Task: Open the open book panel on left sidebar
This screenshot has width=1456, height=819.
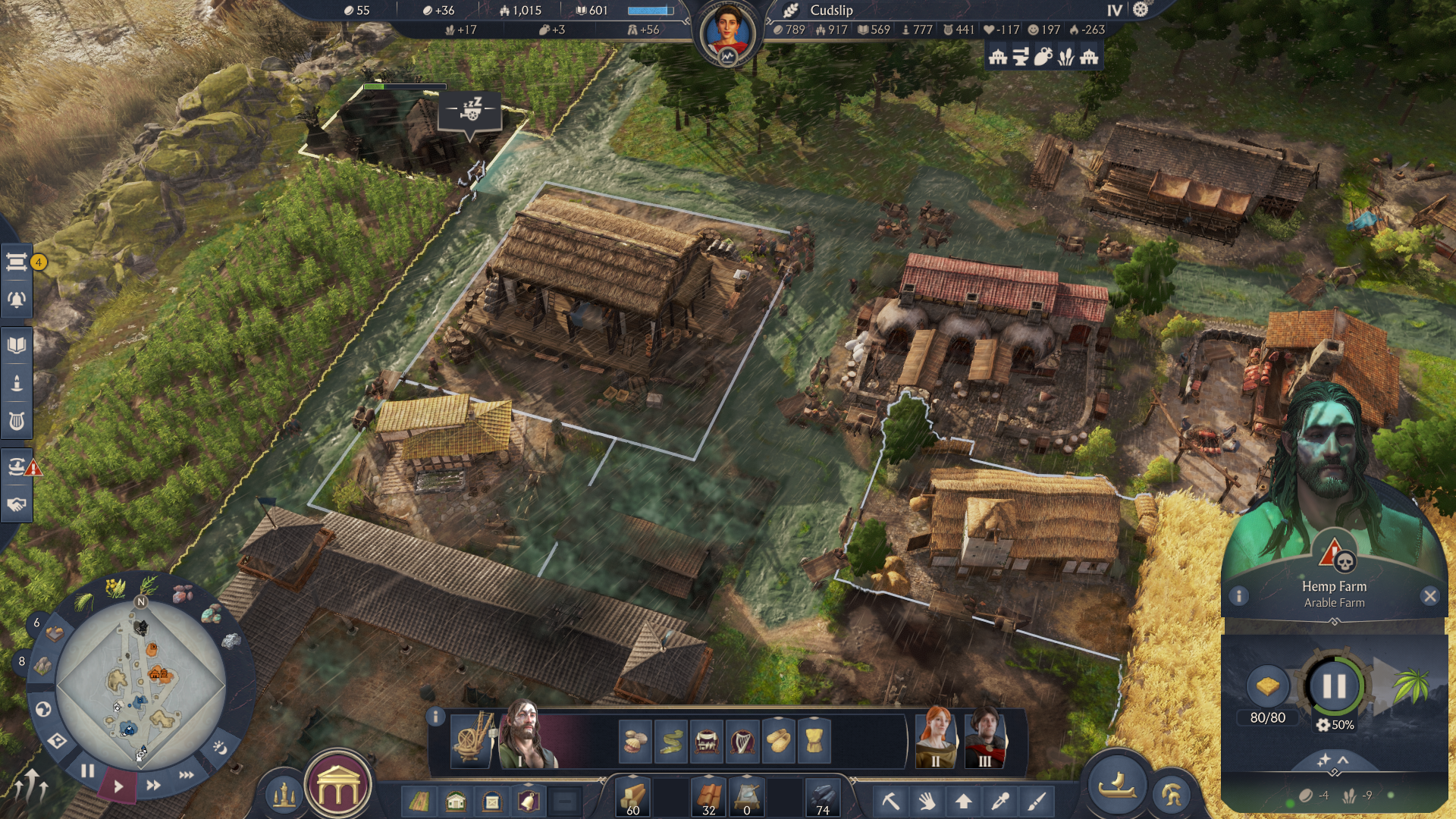Action: [x=17, y=346]
